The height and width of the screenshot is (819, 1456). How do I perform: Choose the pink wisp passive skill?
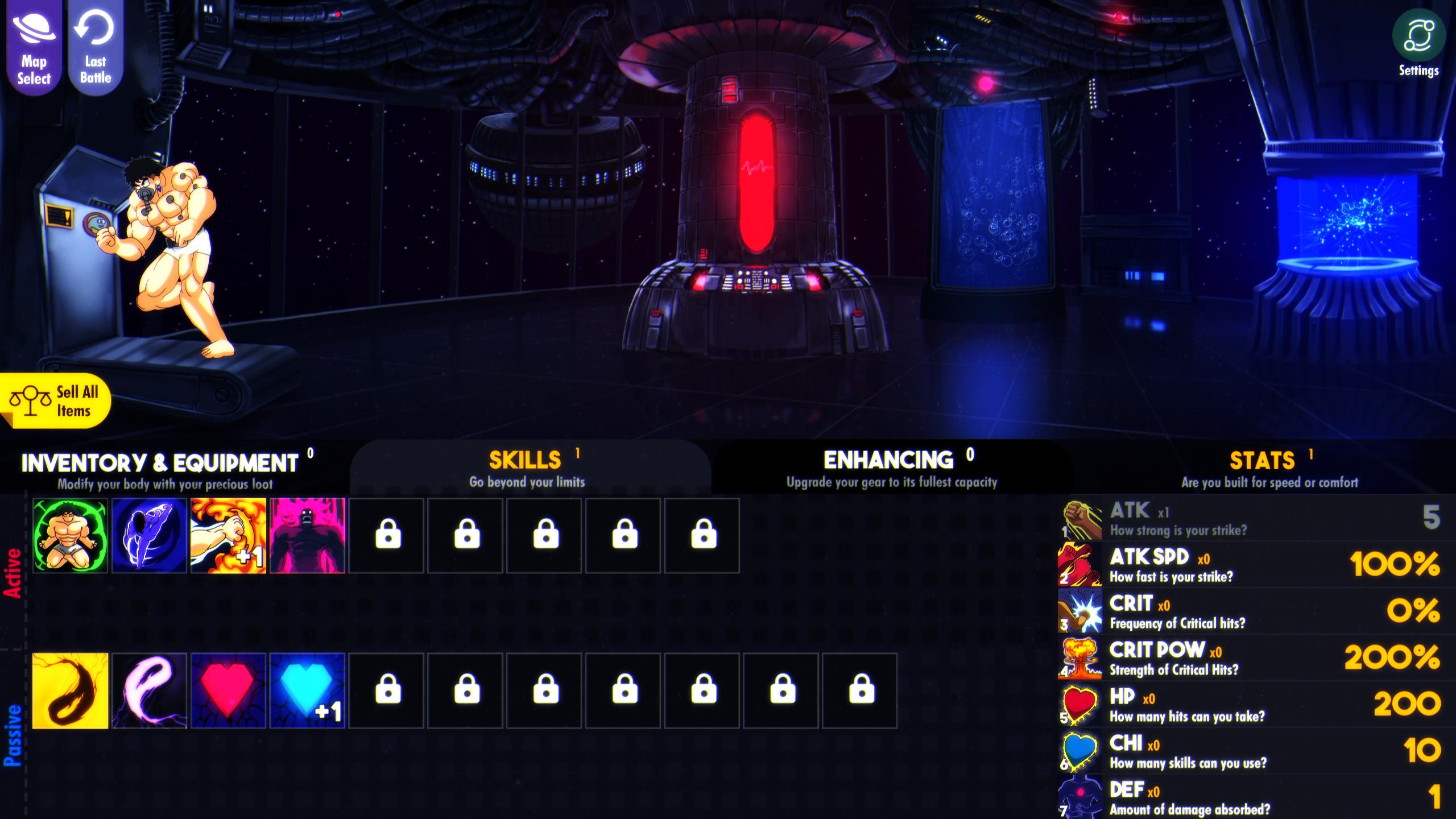(x=149, y=691)
